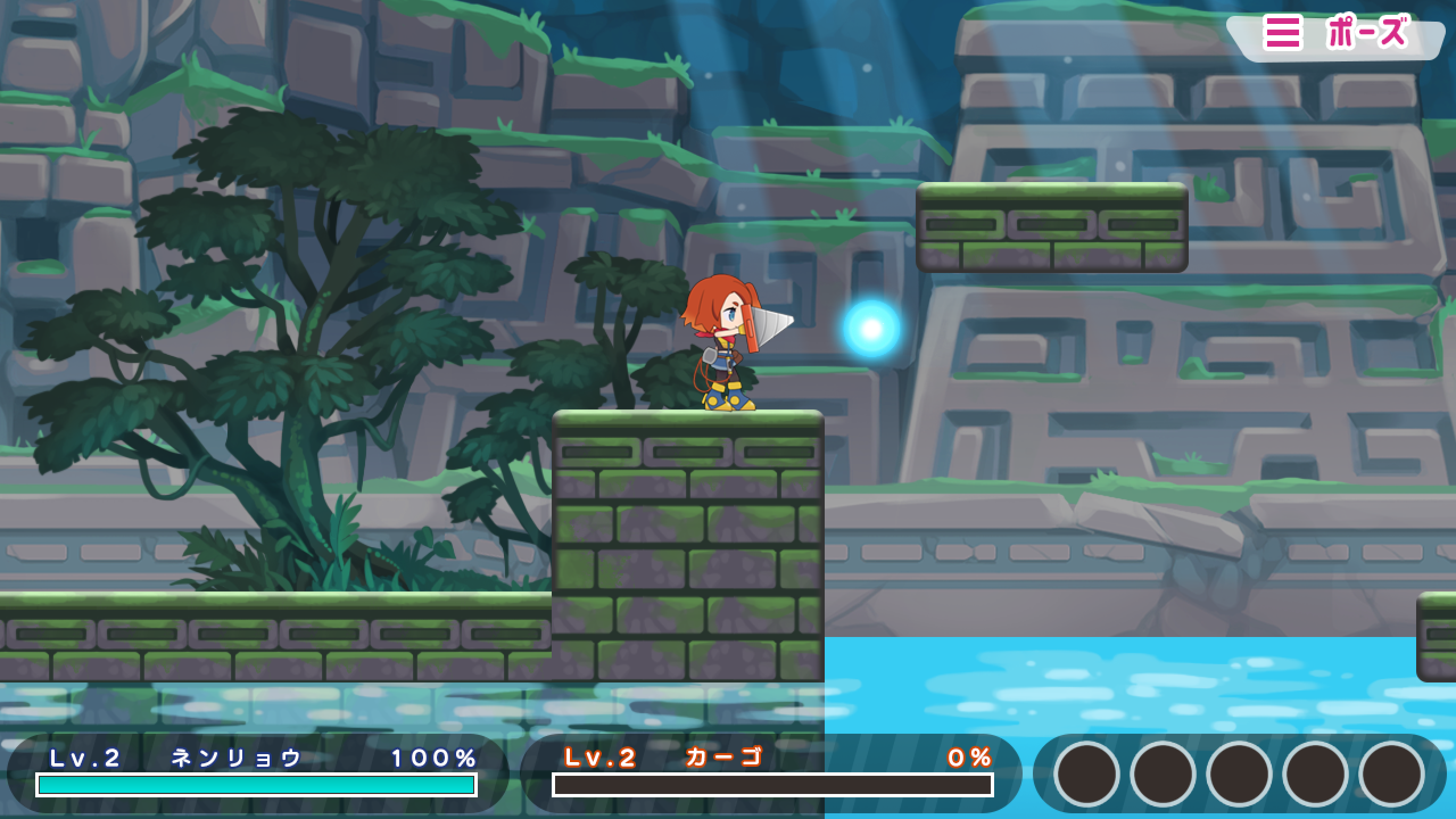
Task: Open the ポーズ pause menu
Action: click(1337, 34)
